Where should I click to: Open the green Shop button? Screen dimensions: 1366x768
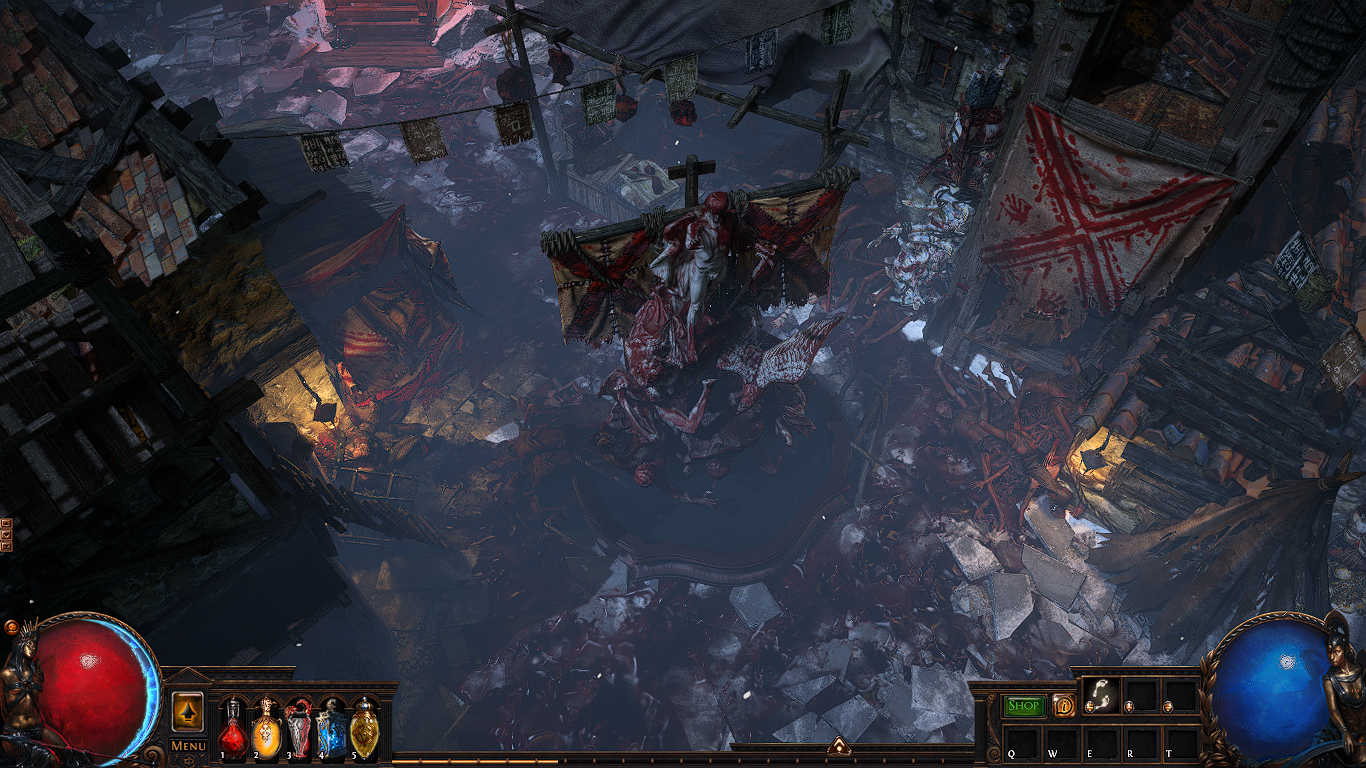(1024, 705)
